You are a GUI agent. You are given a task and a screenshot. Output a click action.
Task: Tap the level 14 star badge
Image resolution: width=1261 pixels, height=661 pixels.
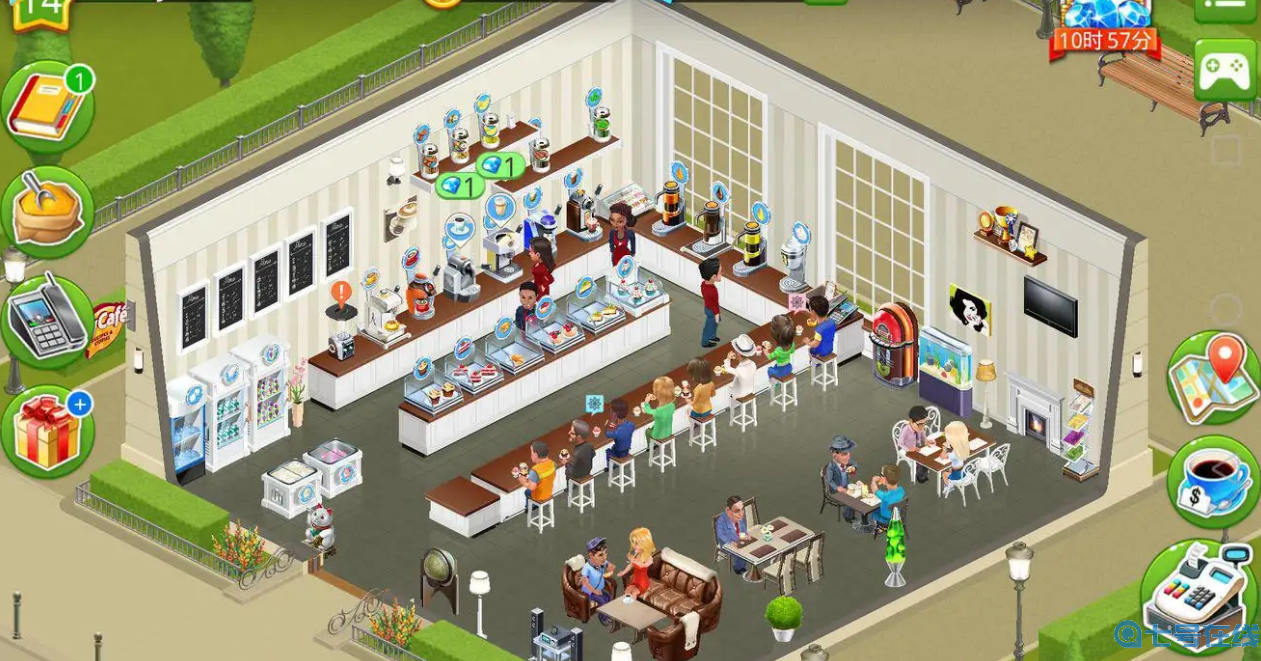(41, 12)
